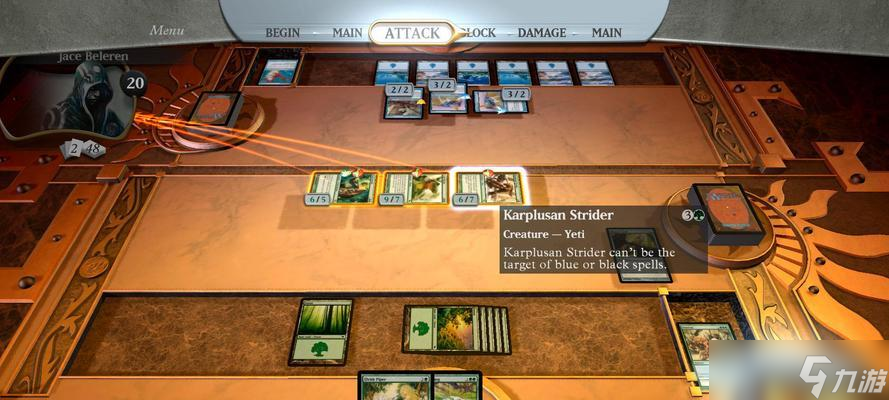Select the highlighted Karplusan Strider 6/7 creature card
The image size is (889, 400).
click(490, 188)
